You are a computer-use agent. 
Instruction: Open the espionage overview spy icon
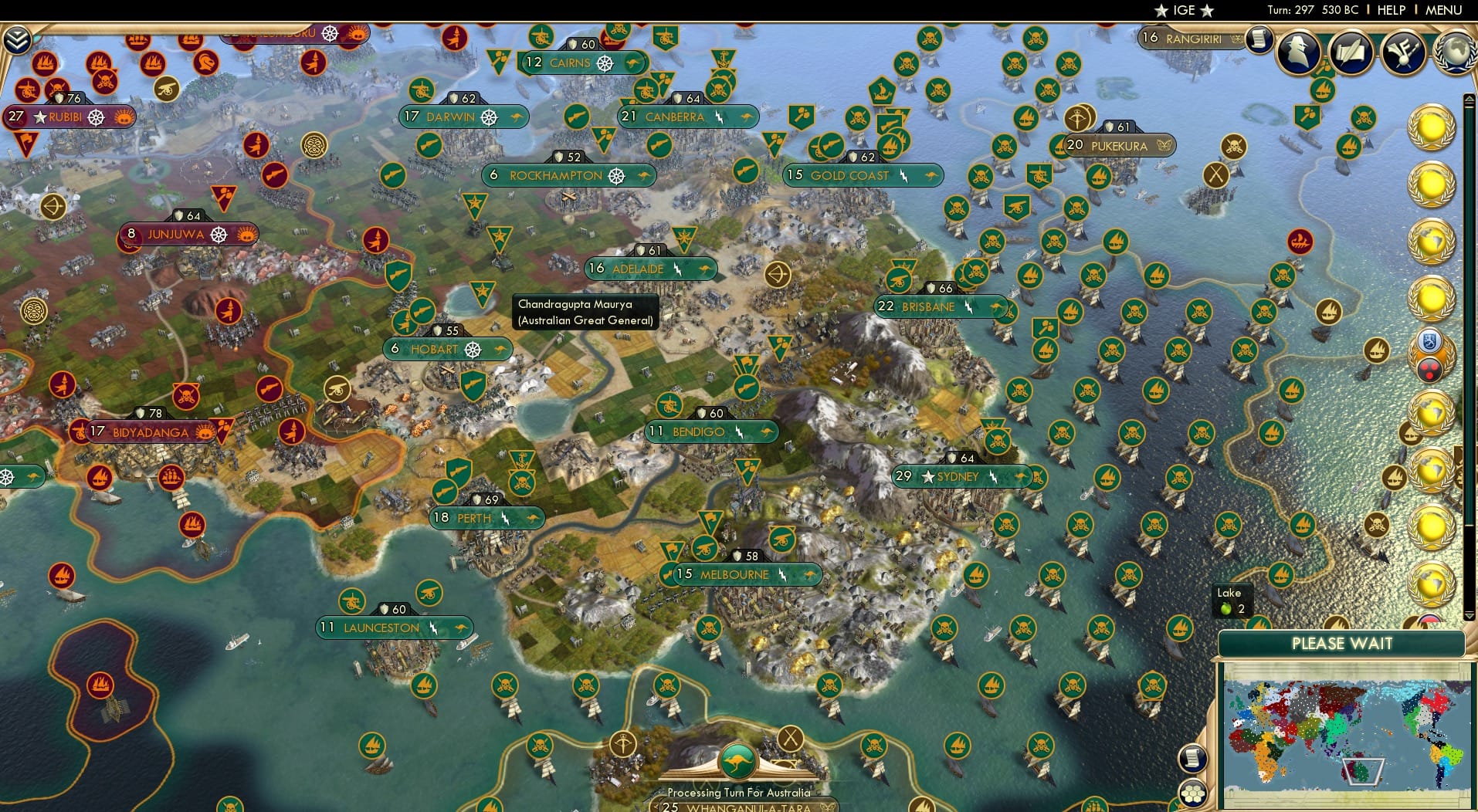(x=1299, y=52)
